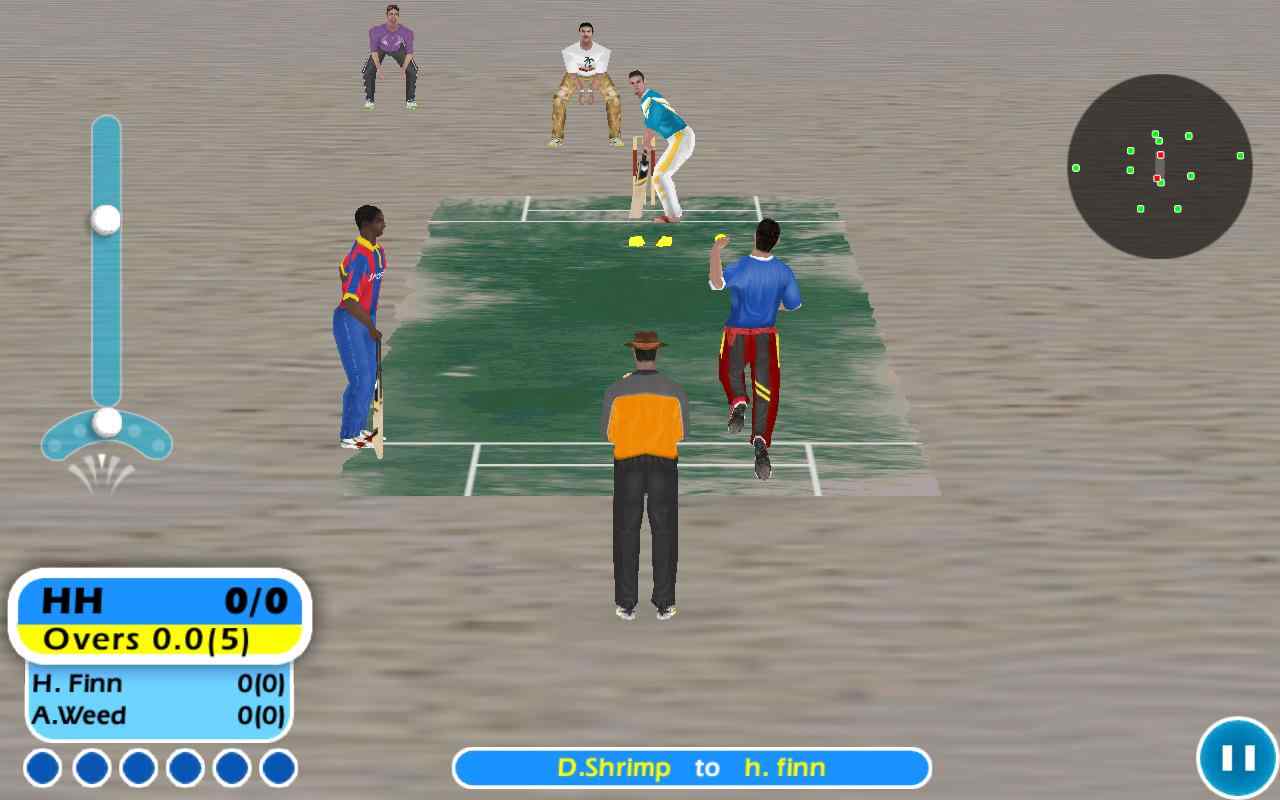Screen dimensions: 1280x800
Task: Pause the match with the pause button
Action: pyautogui.click(x=1238, y=756)
